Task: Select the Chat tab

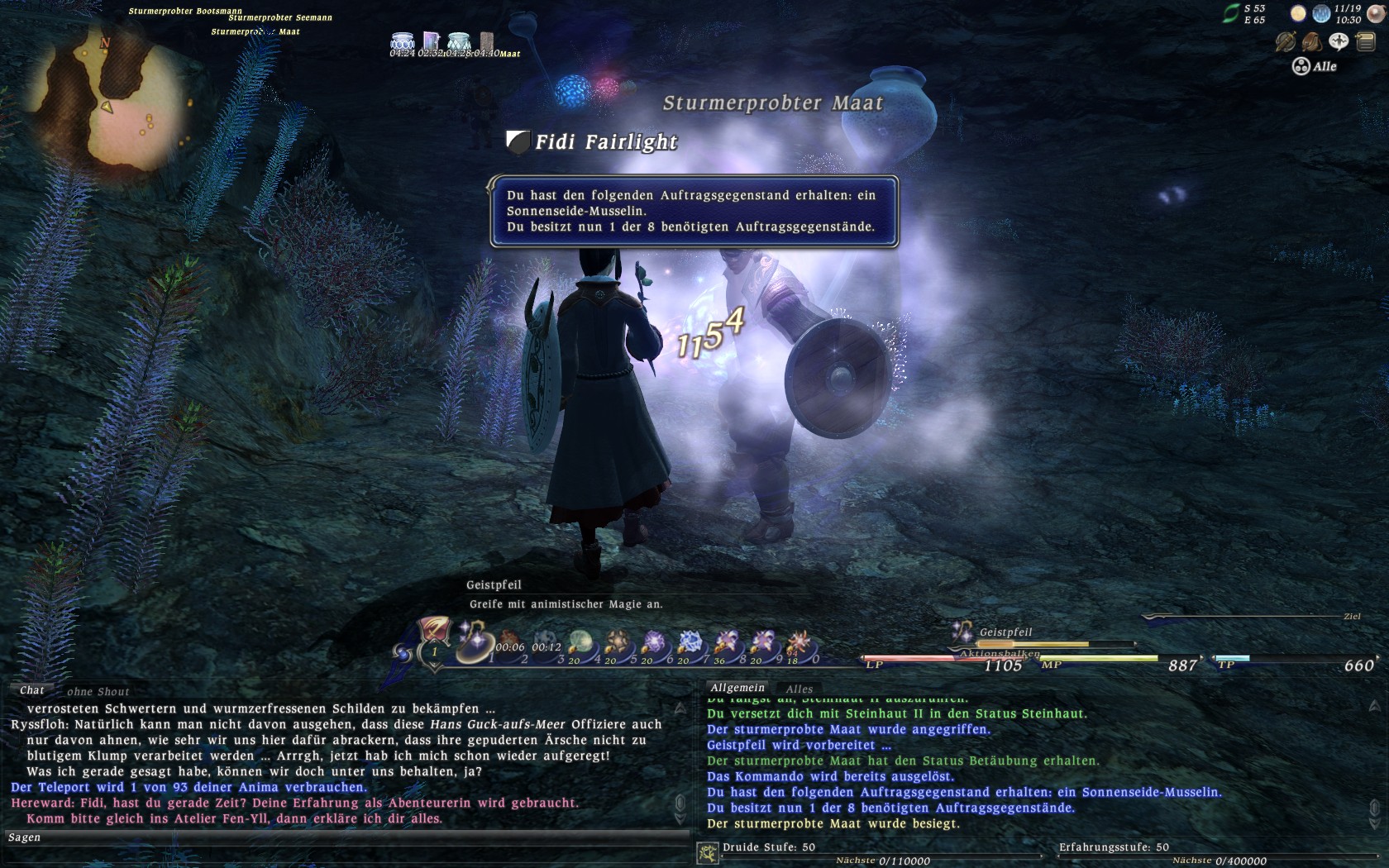Action: [31, 690]
